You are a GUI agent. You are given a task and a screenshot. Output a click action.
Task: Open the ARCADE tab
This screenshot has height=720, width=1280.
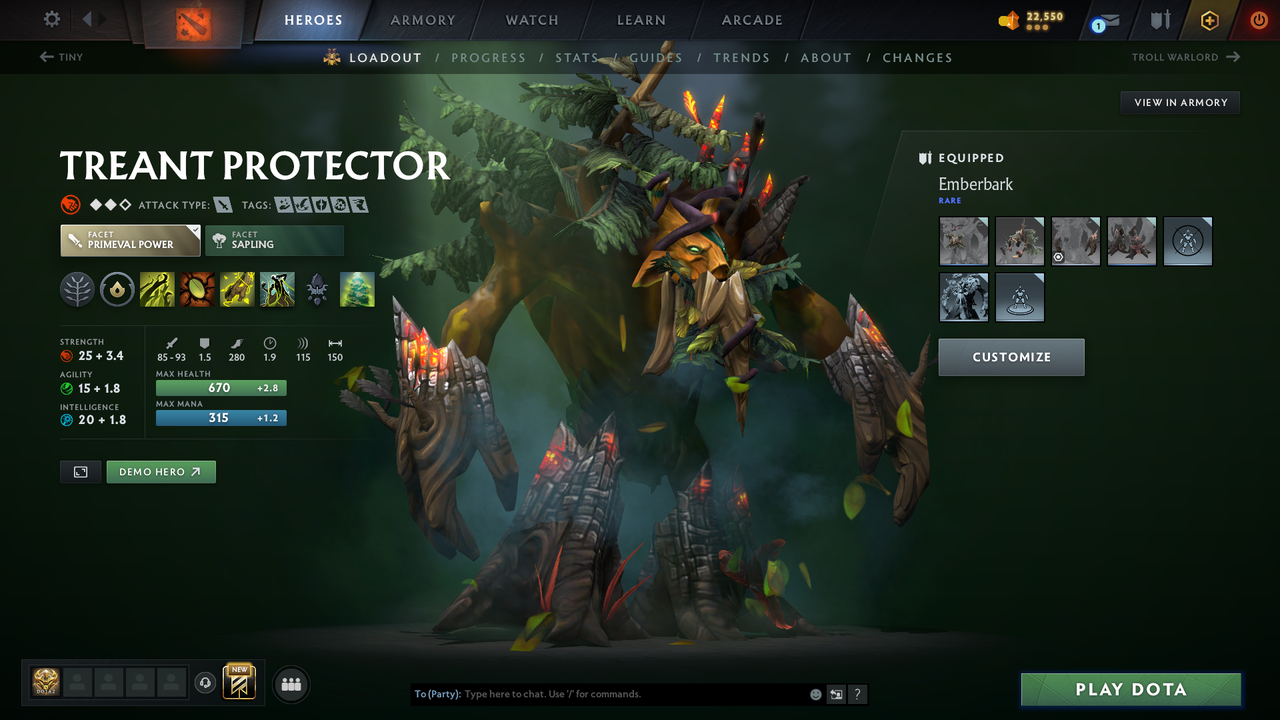click(751, 20)
